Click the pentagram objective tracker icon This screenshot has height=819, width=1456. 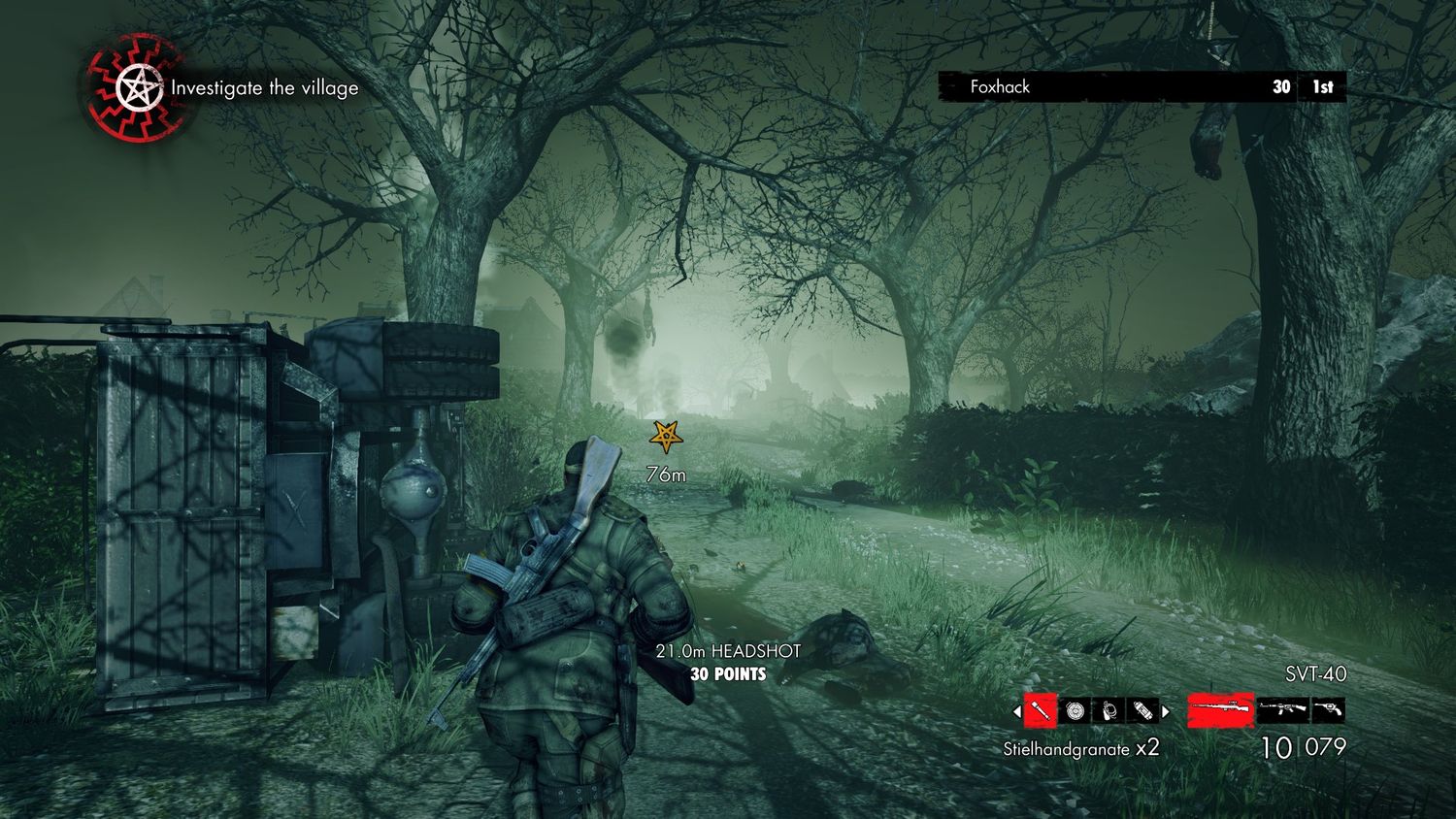click(134, 89)
